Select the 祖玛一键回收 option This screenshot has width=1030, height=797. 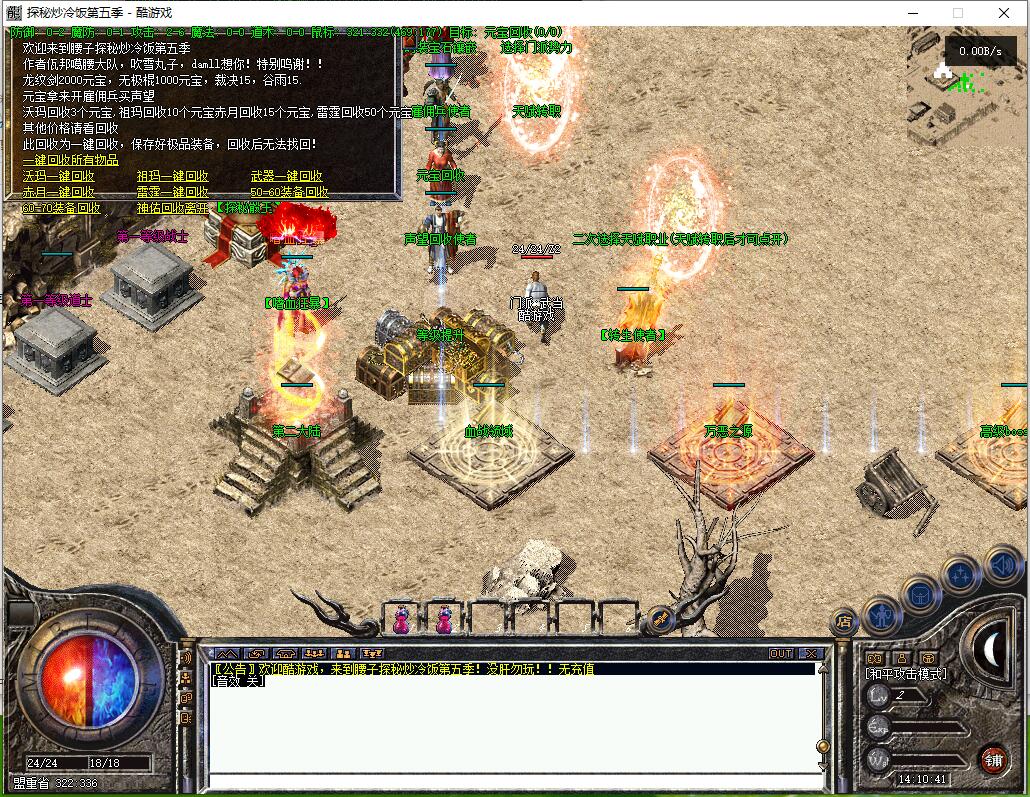click(x=173, y=176)
